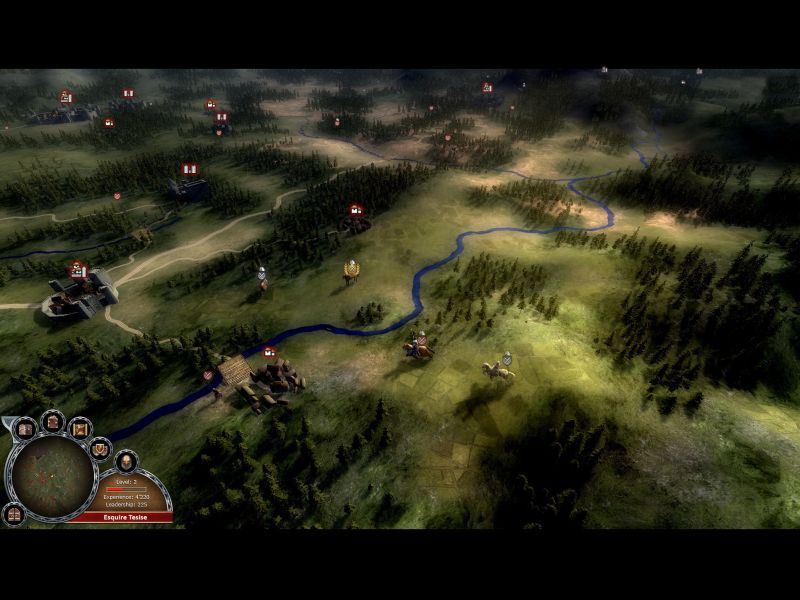Open the scroll icon above the minimap
The height and width of the screenshot is (600, 800).
(80, 428)
